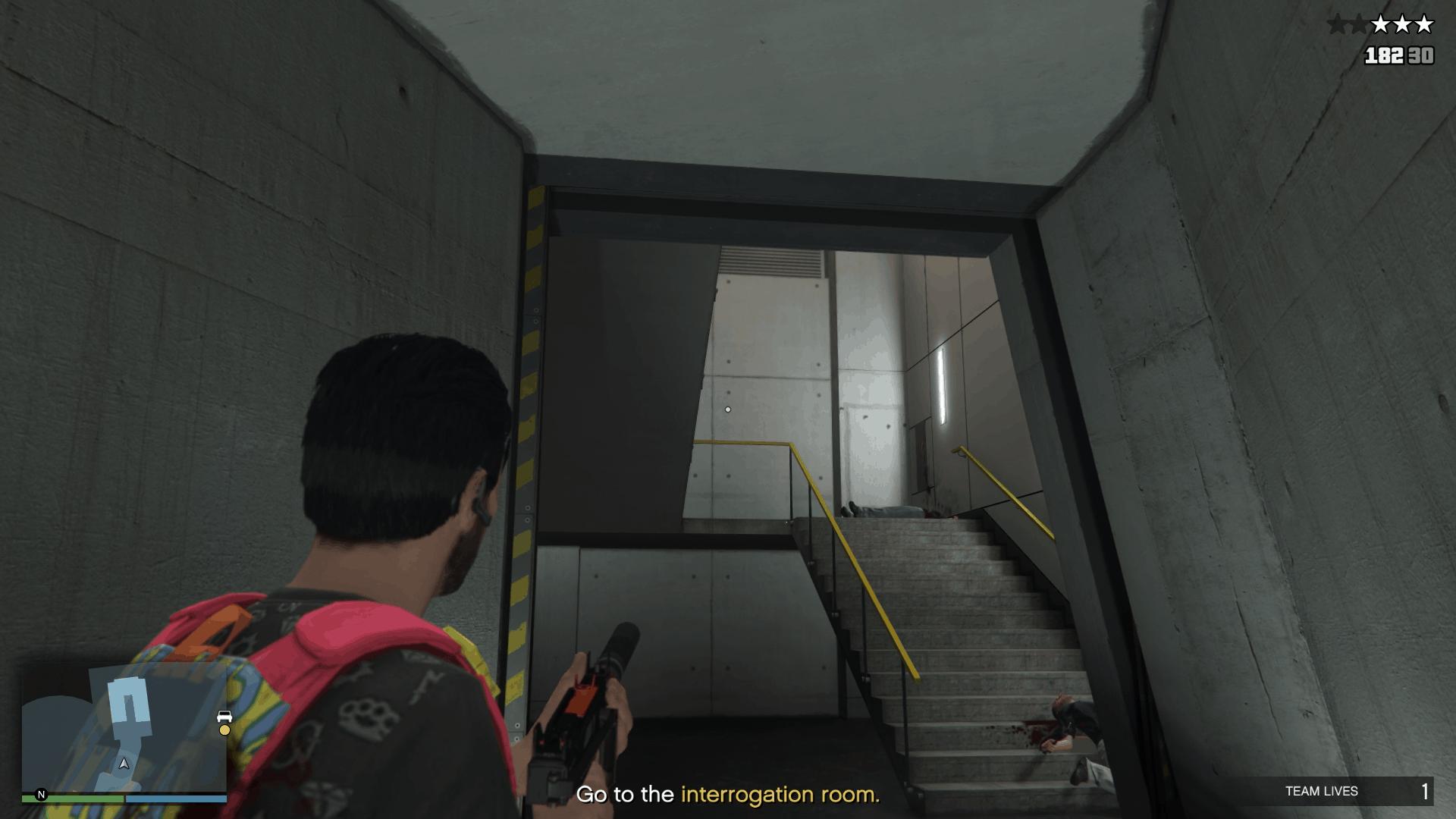Toggle the middle white wanted star
The height and width of the screenshot is (819, 1456).
(1402, 24)
